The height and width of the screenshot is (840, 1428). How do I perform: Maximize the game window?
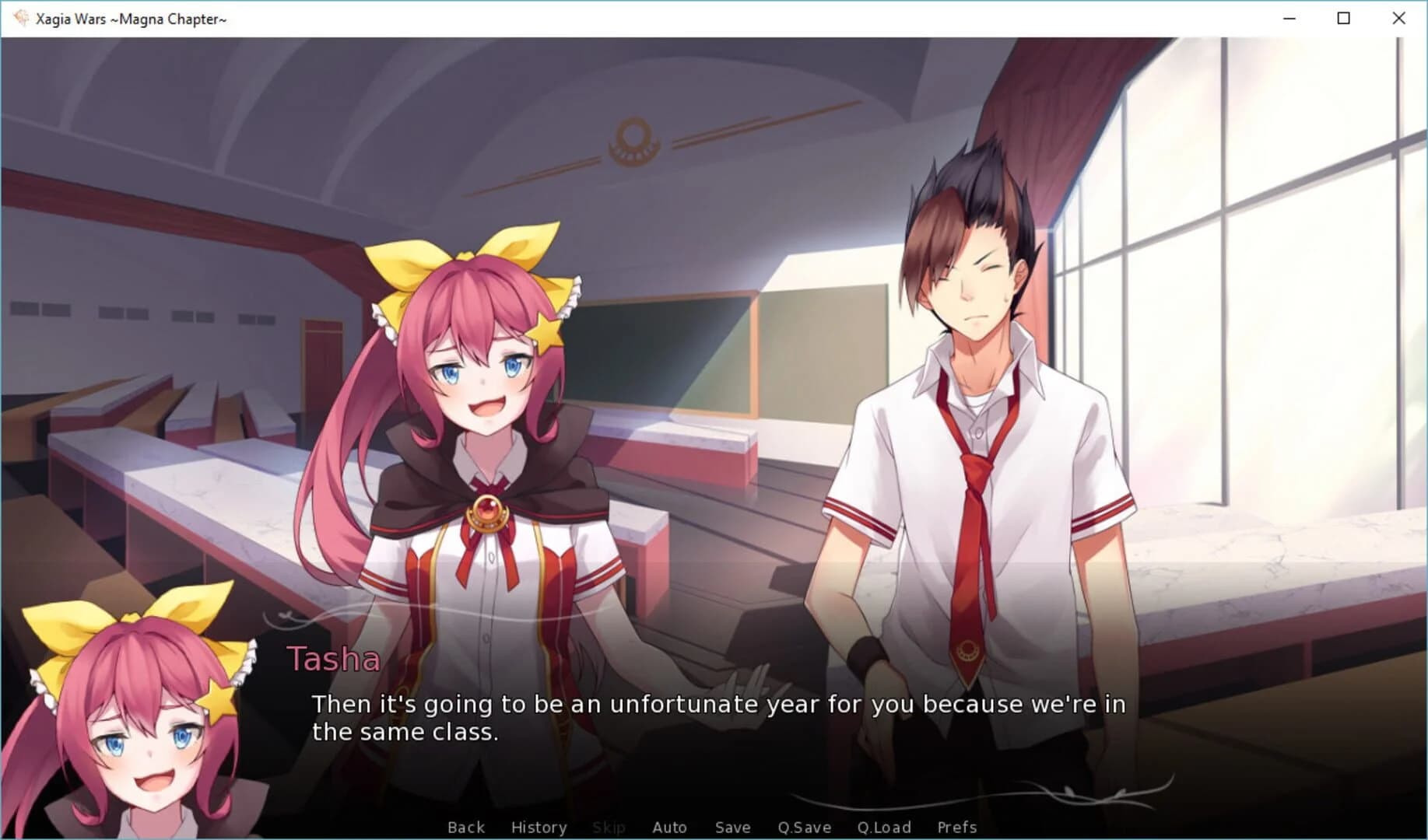pos(1343,18)
